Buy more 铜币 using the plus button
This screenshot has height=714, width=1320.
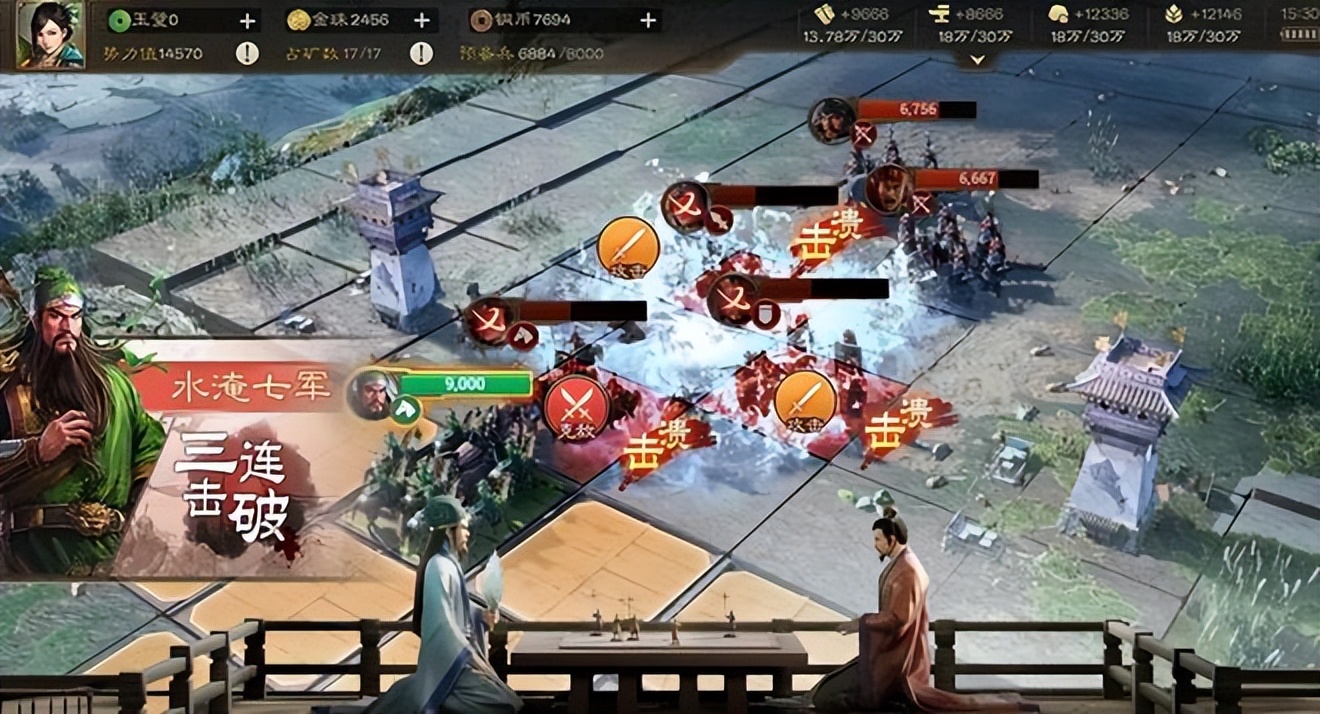coord(648,20)
